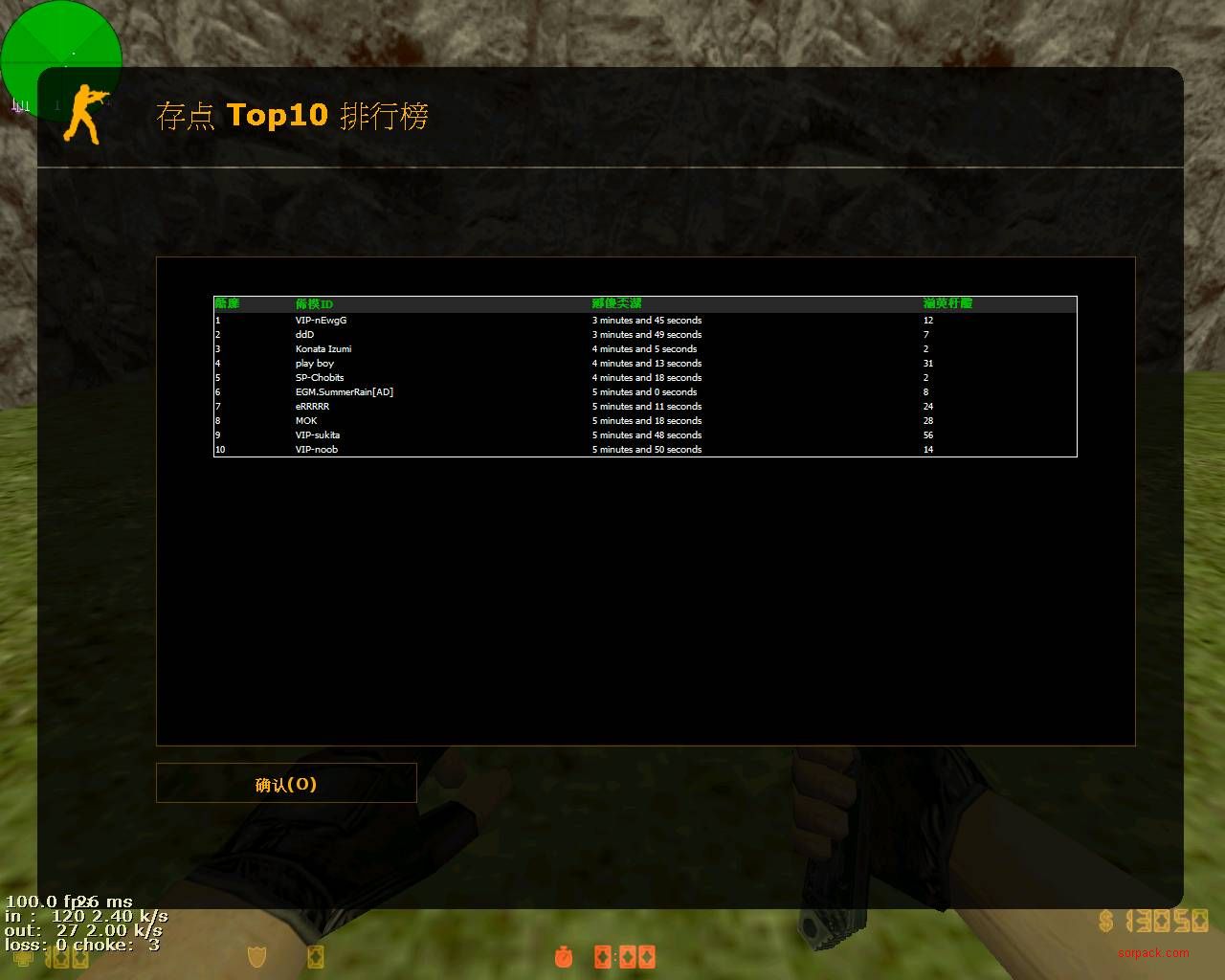Select the VIP-nEwgG leaderboard row
The width and height of the screenshot is (1225, 980).
pyautogui.click(x=322, y=321)
